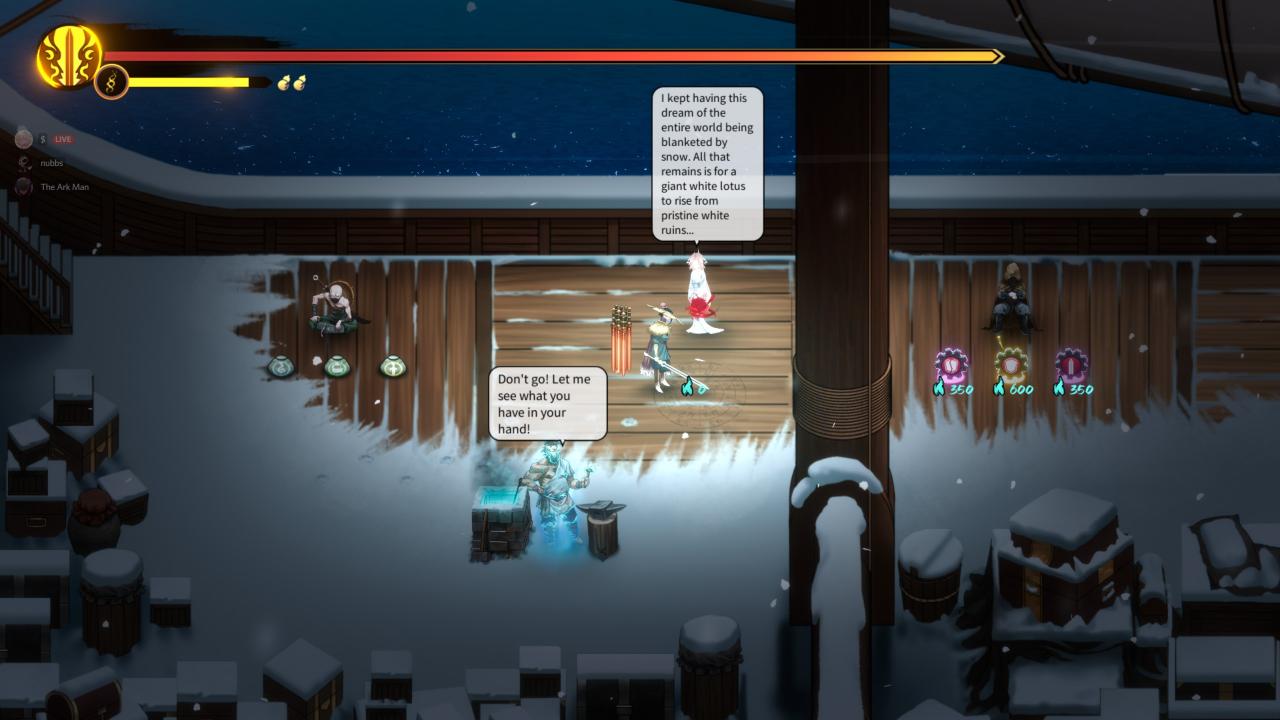Select player nubbs in the overlay list
Image resolution: width=1280 pixels, height=720 pixels.
tap(51, 162)
